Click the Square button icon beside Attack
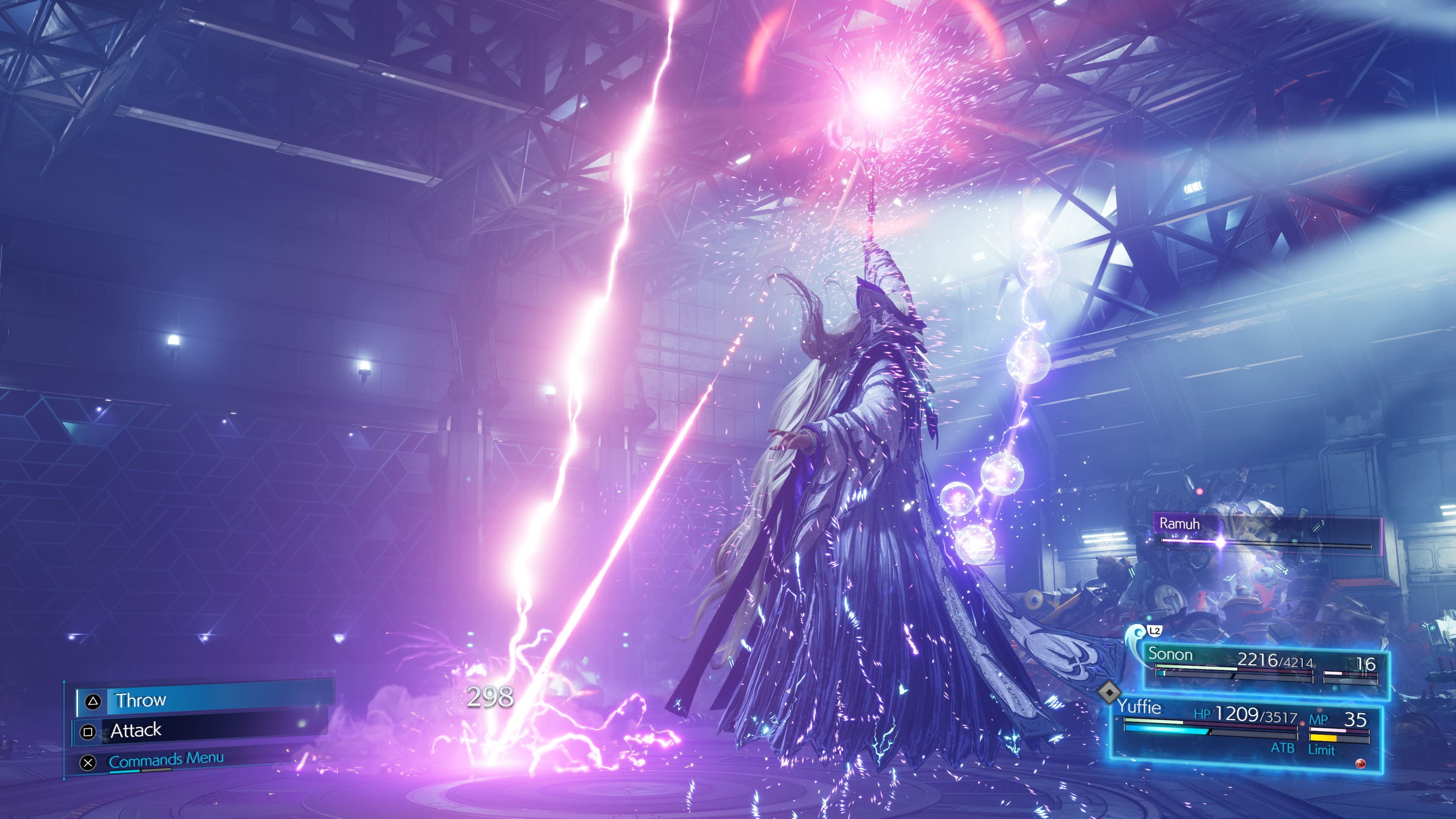Image resolution: width=1456 pixels, height=819 pixels. pos(89,732)
